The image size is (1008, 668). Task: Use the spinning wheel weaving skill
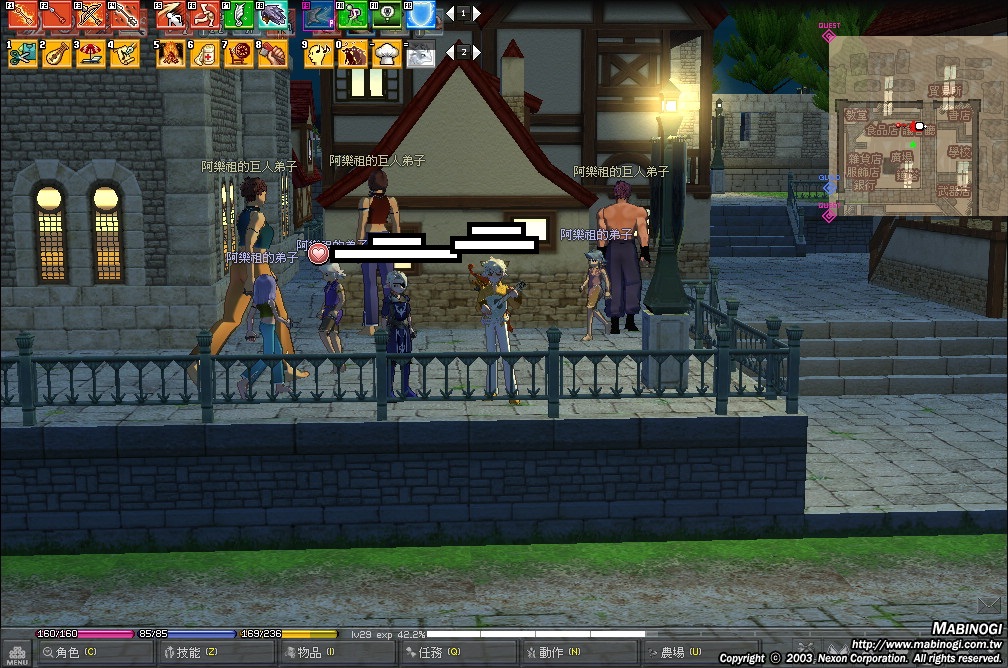[239, 53]
